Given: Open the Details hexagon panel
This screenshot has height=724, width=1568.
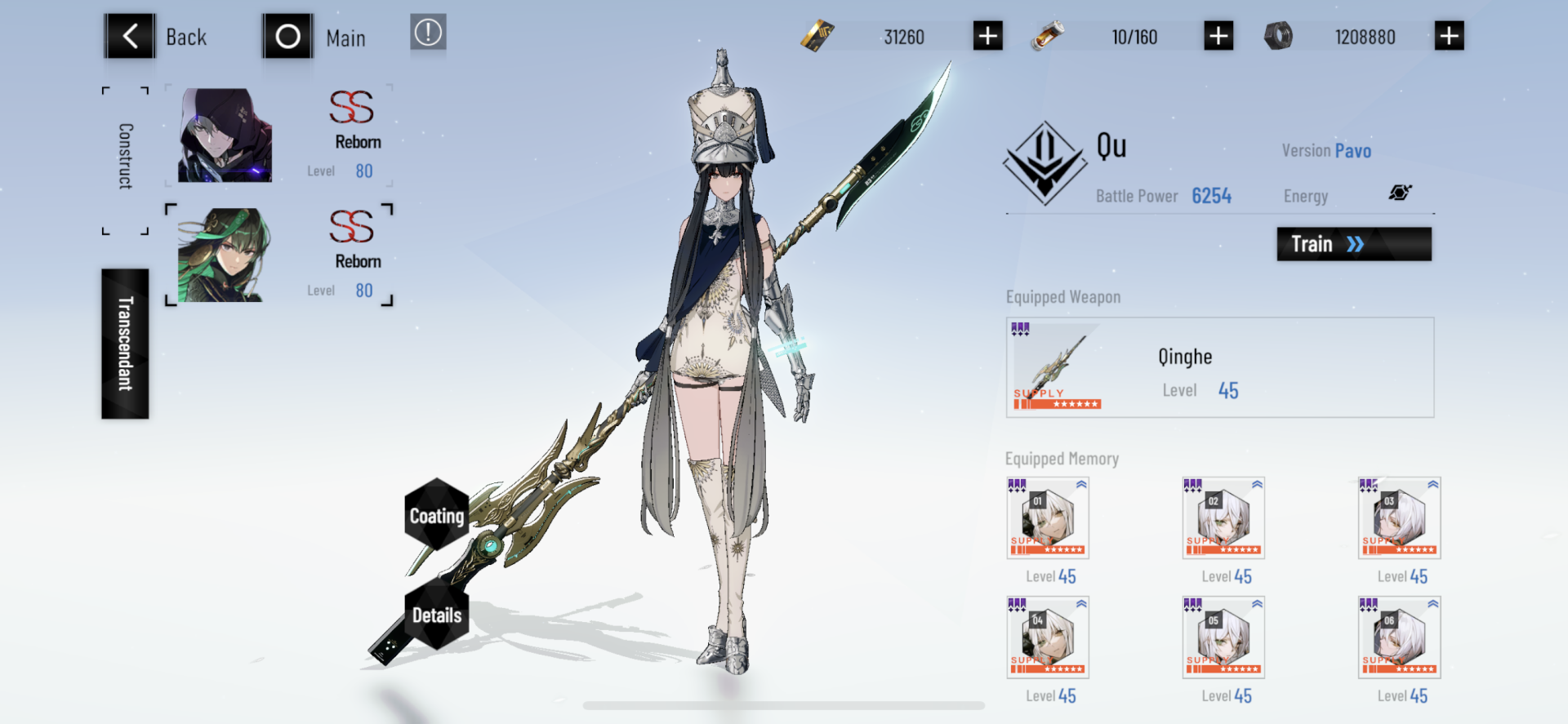Looking at the screenshot, I should click(x=437, y=615).
